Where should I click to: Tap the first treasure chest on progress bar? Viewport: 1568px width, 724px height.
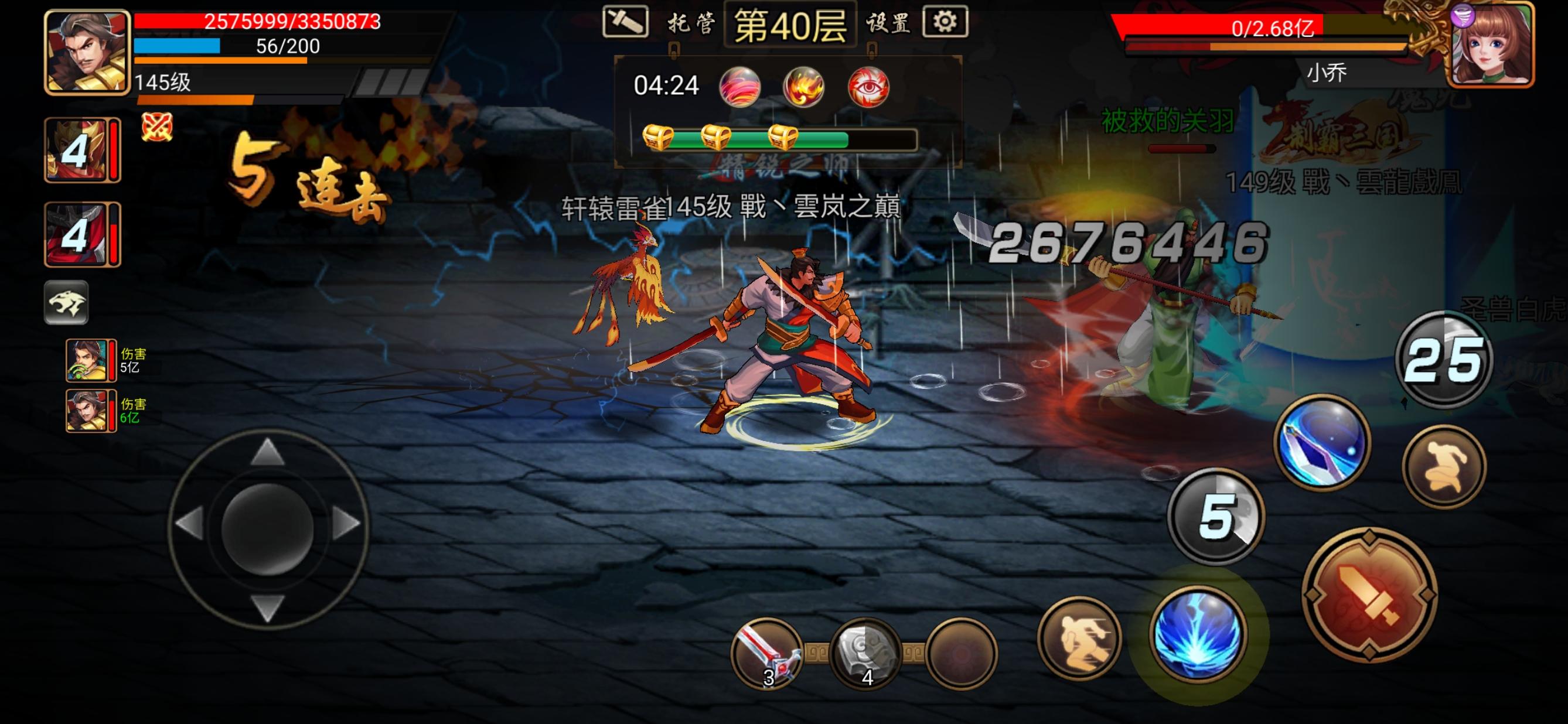[x=657, y=139]
